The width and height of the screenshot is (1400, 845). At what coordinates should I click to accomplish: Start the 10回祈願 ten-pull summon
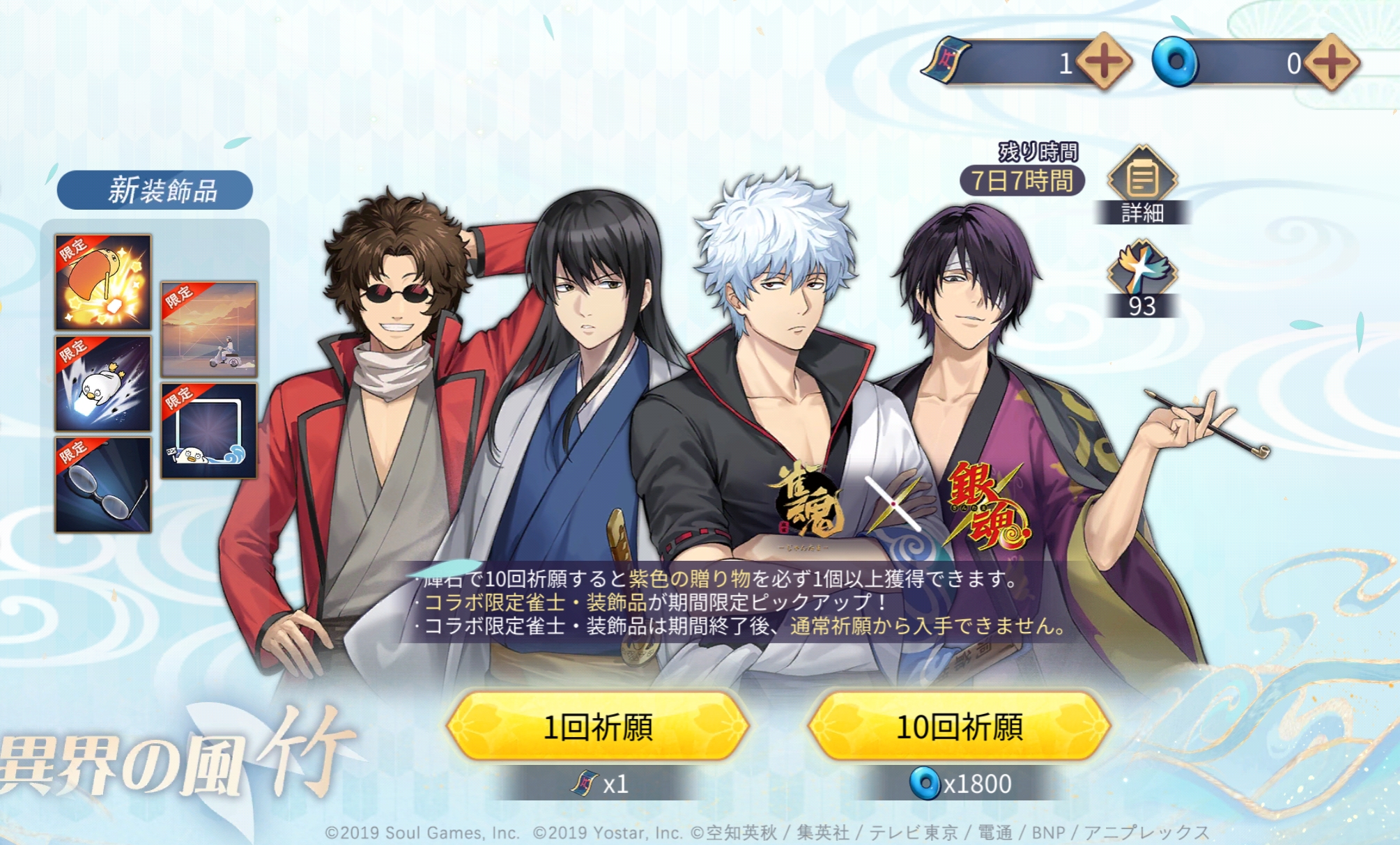959,726
